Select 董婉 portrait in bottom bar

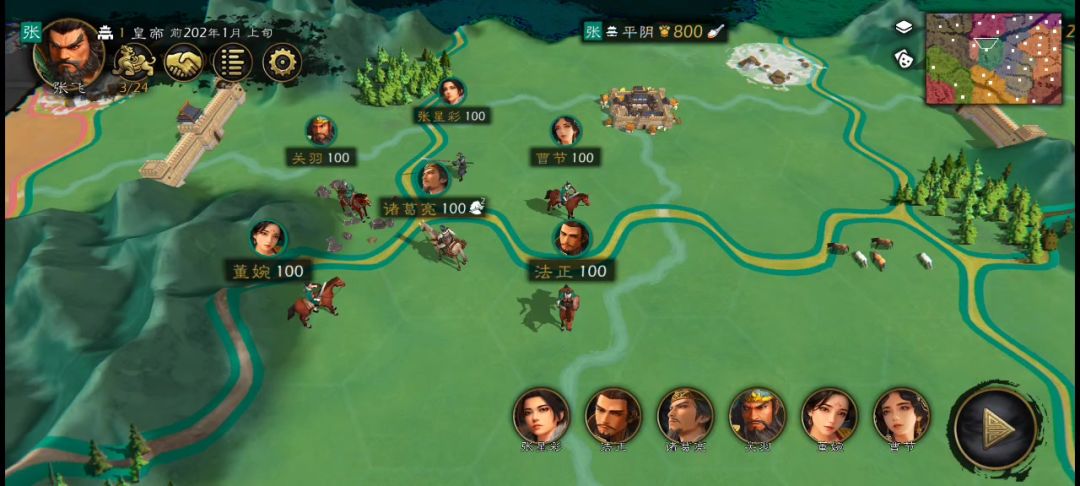829,416
